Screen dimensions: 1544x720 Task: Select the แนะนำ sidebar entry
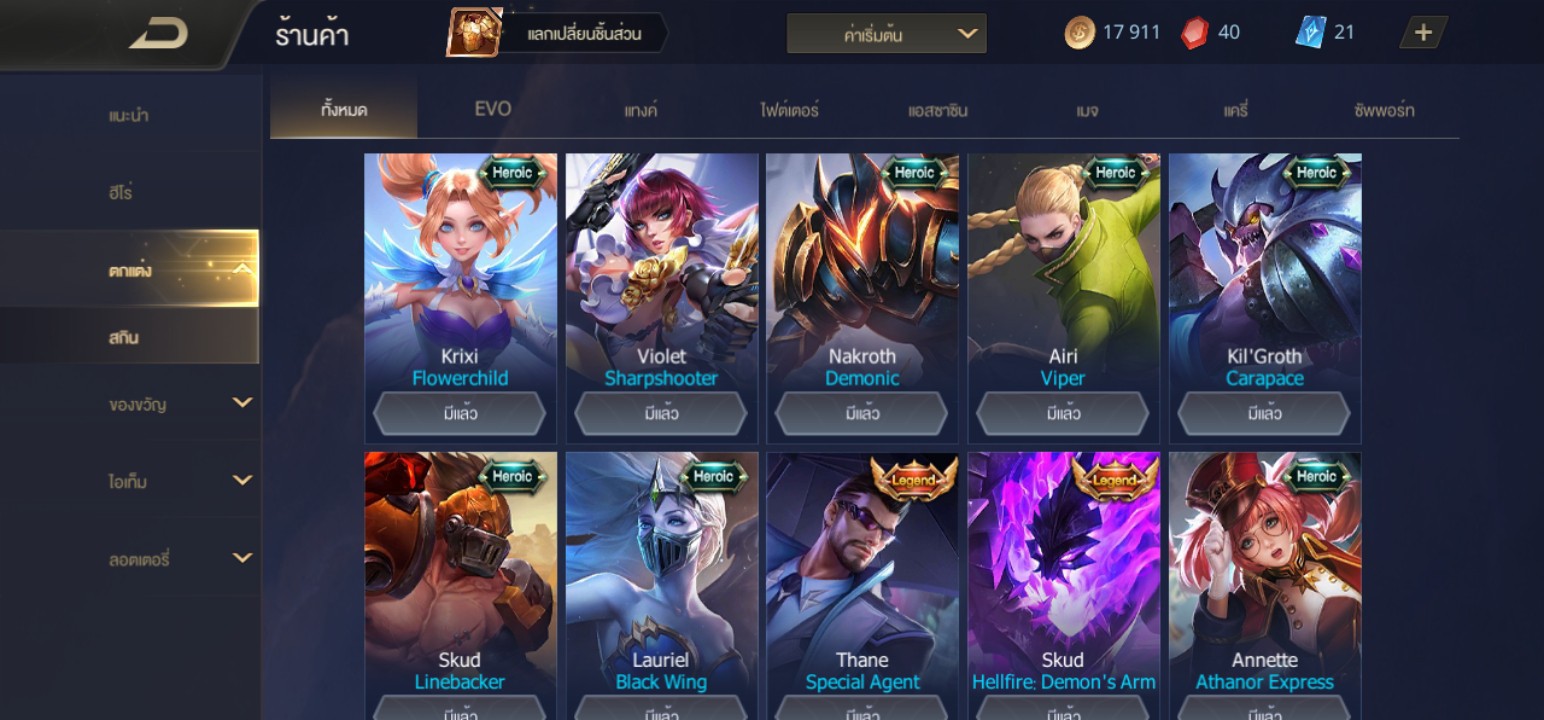coord(129,115)
